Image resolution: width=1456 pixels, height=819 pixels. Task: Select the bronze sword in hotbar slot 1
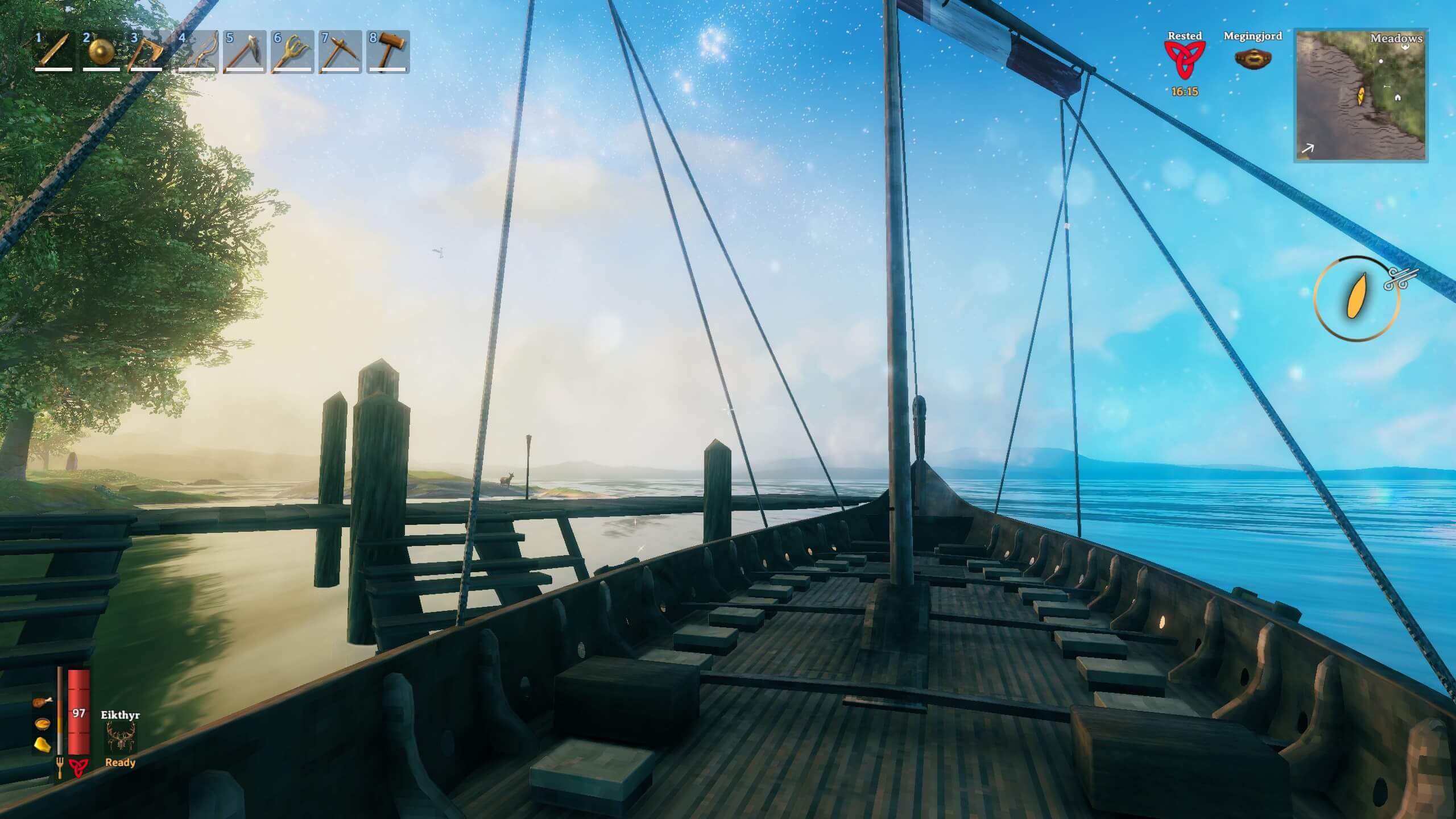54,51
